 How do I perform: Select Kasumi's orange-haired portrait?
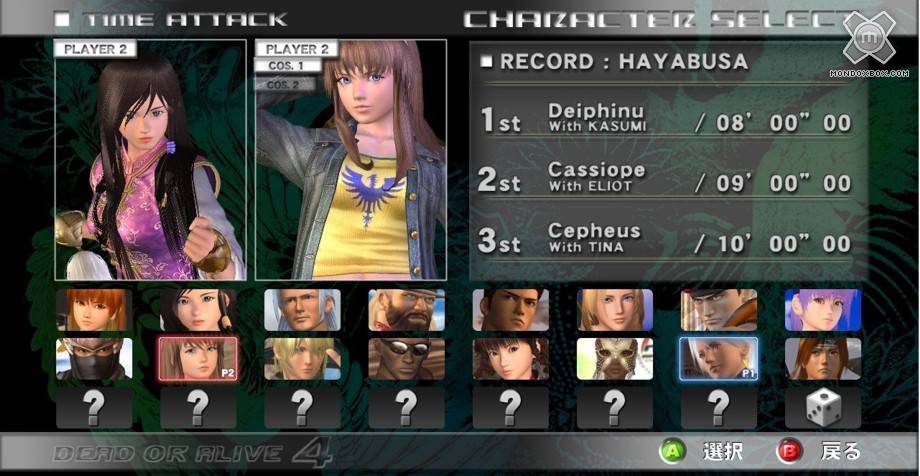coord(94,310)
